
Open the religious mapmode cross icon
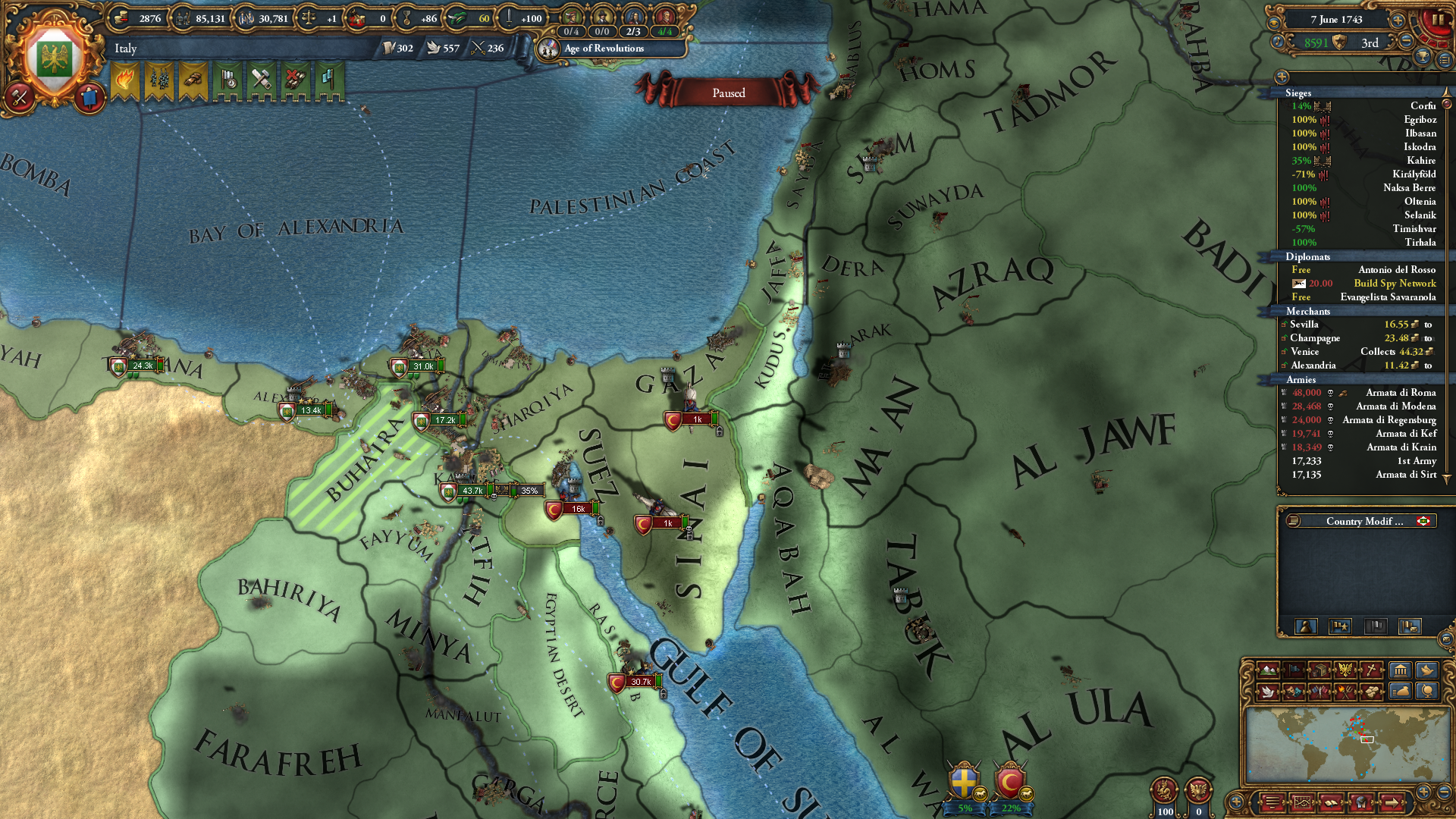click(x=1370, y=670)
